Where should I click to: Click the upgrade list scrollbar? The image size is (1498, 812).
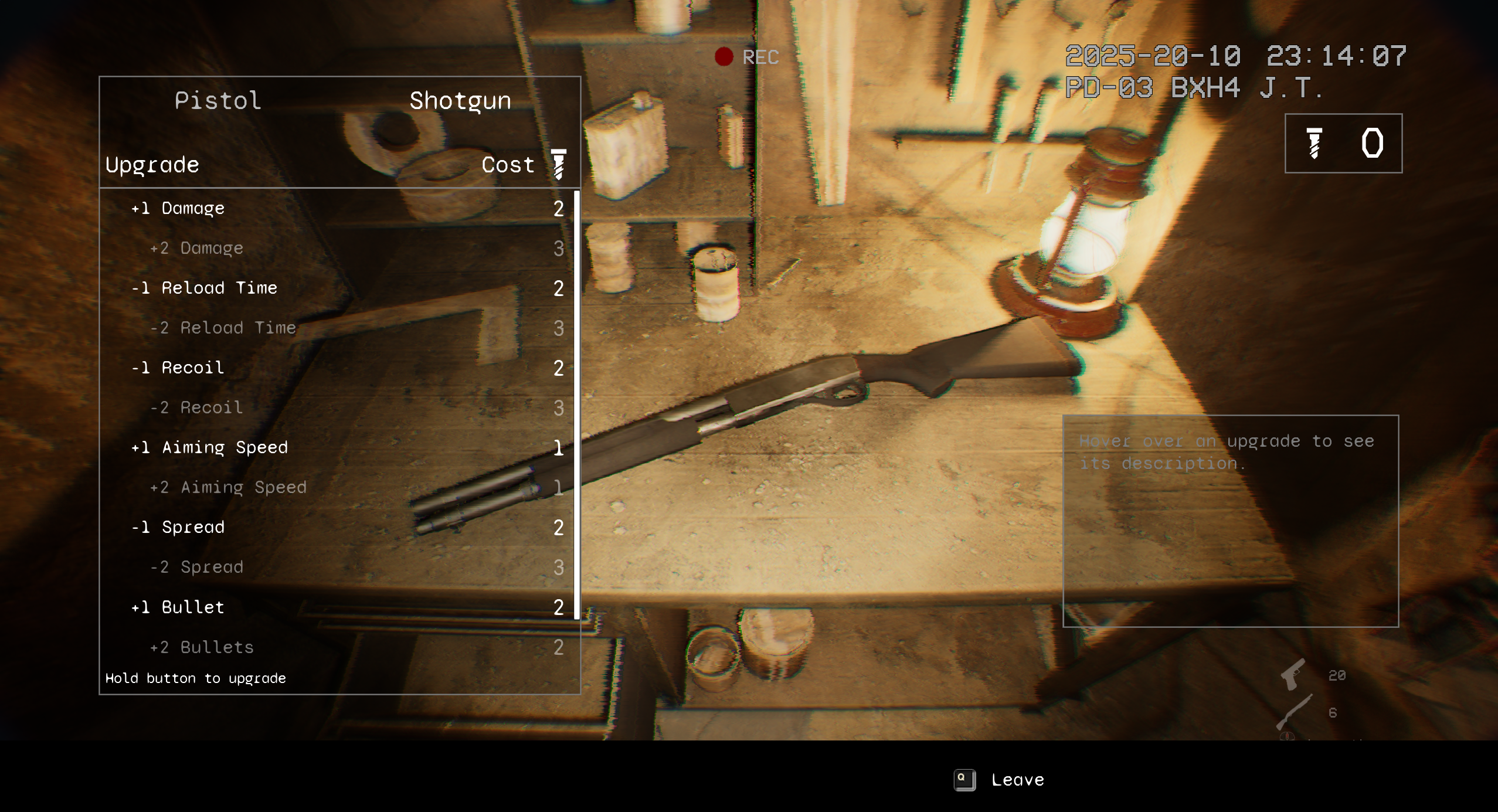577,405
